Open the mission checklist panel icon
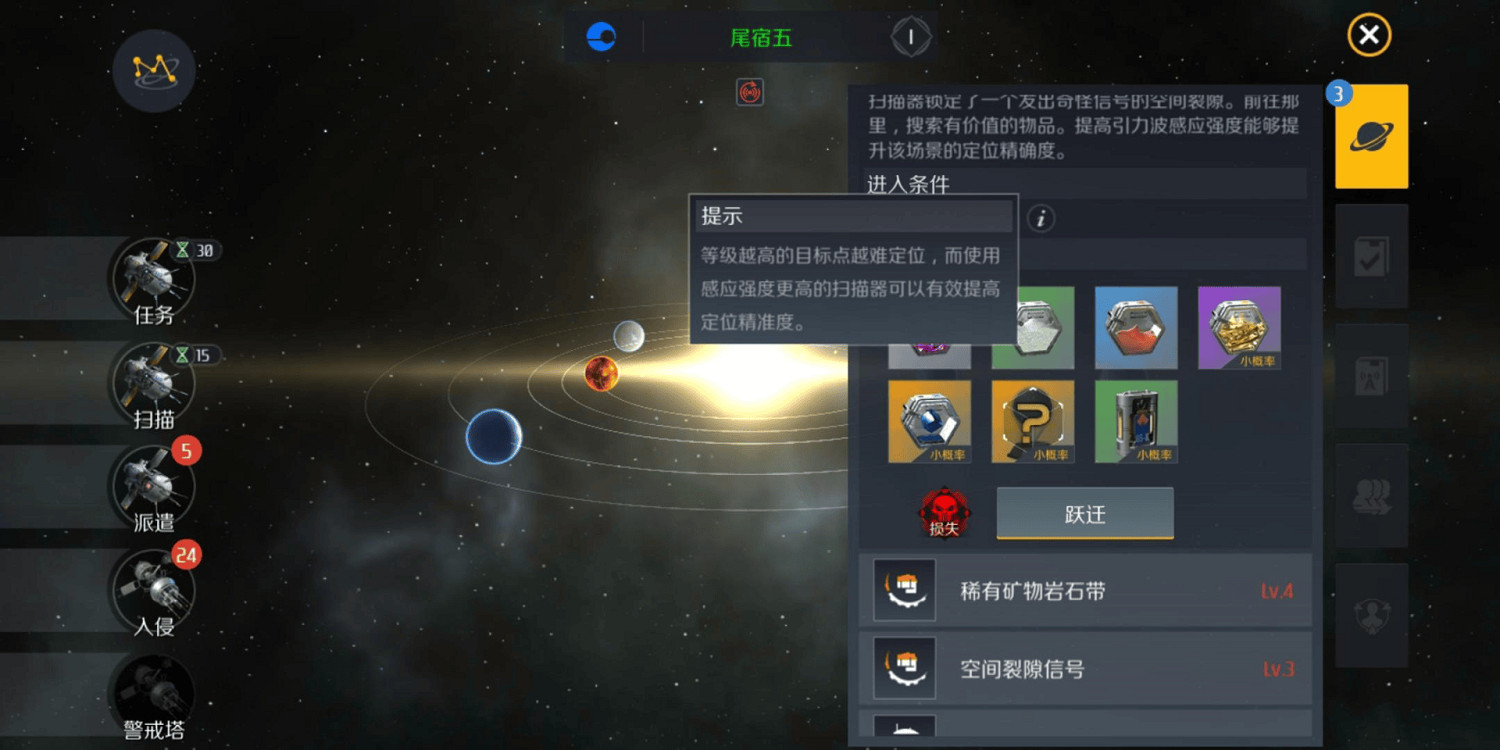 (x=1371, y=256)
